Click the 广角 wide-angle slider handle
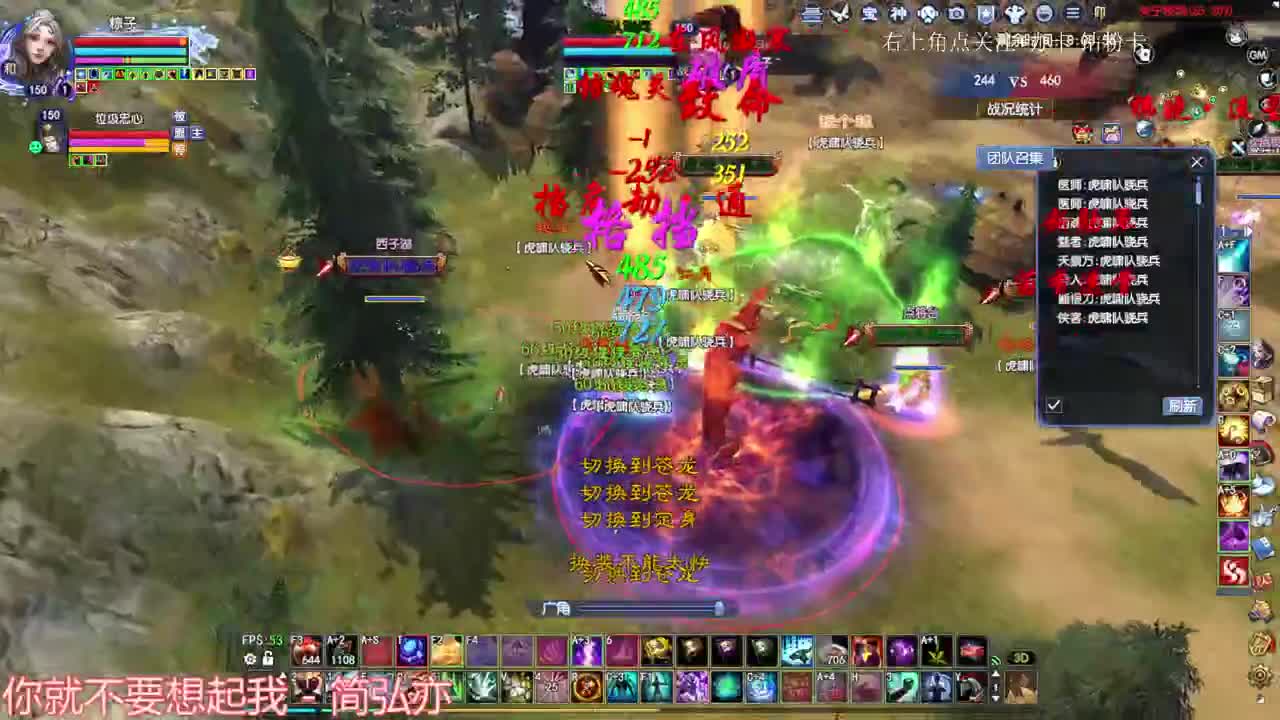Image resolution: width=1280 pixels, height=720 pixels. tap(719, 607)
